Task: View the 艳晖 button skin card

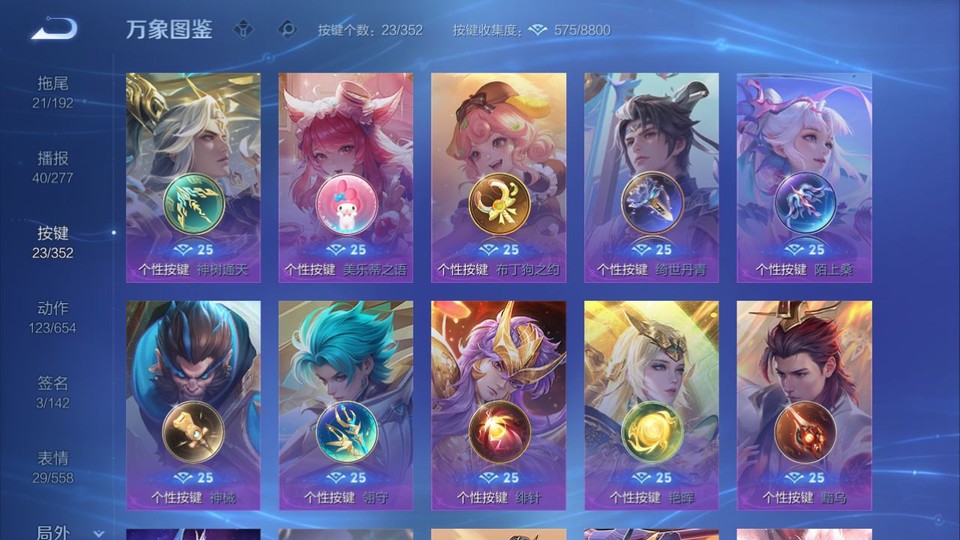Action: (x=651, y=405)
